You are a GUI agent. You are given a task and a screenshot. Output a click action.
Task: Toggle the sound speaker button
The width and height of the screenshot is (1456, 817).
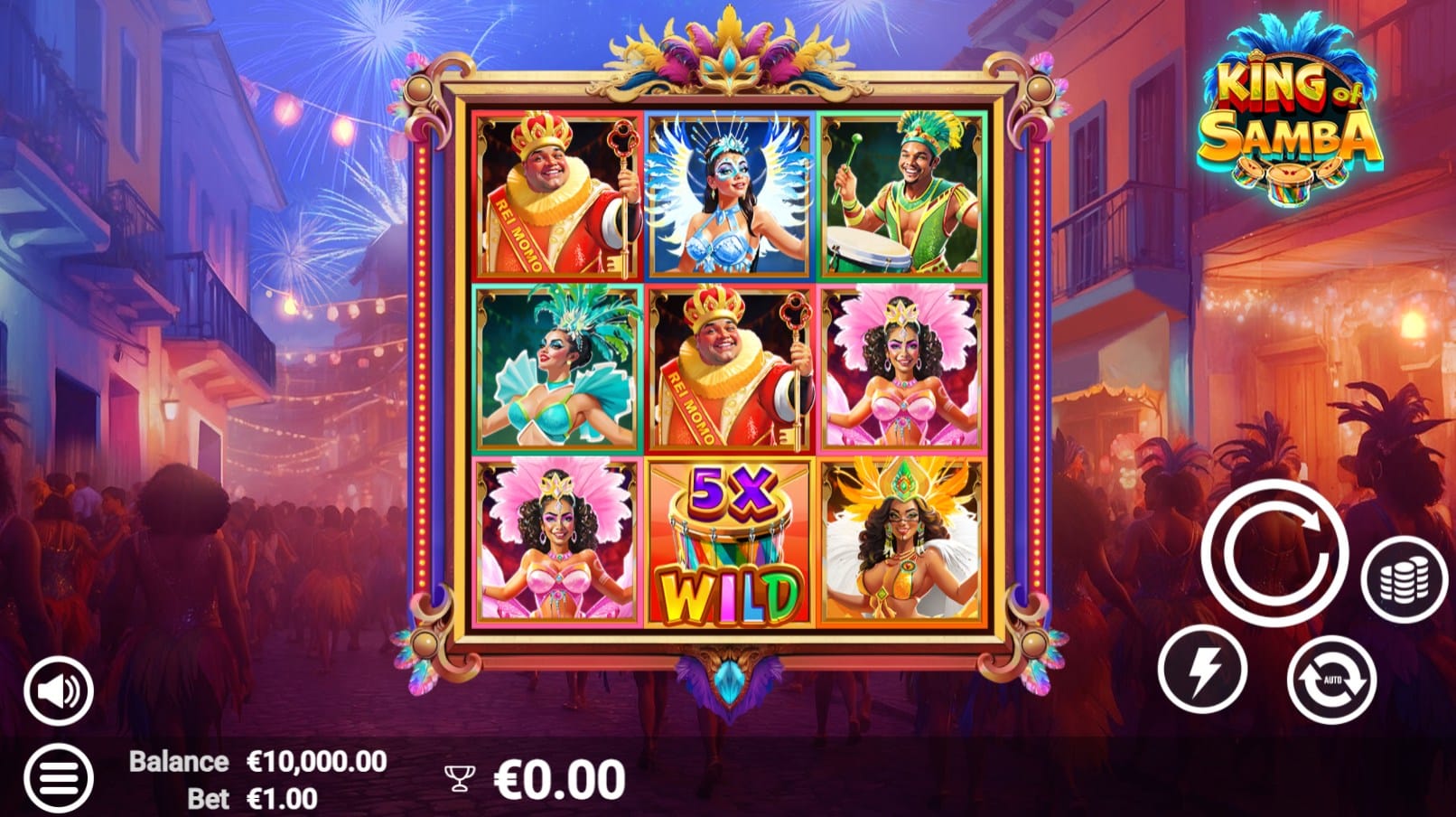(x=59, y=691)
